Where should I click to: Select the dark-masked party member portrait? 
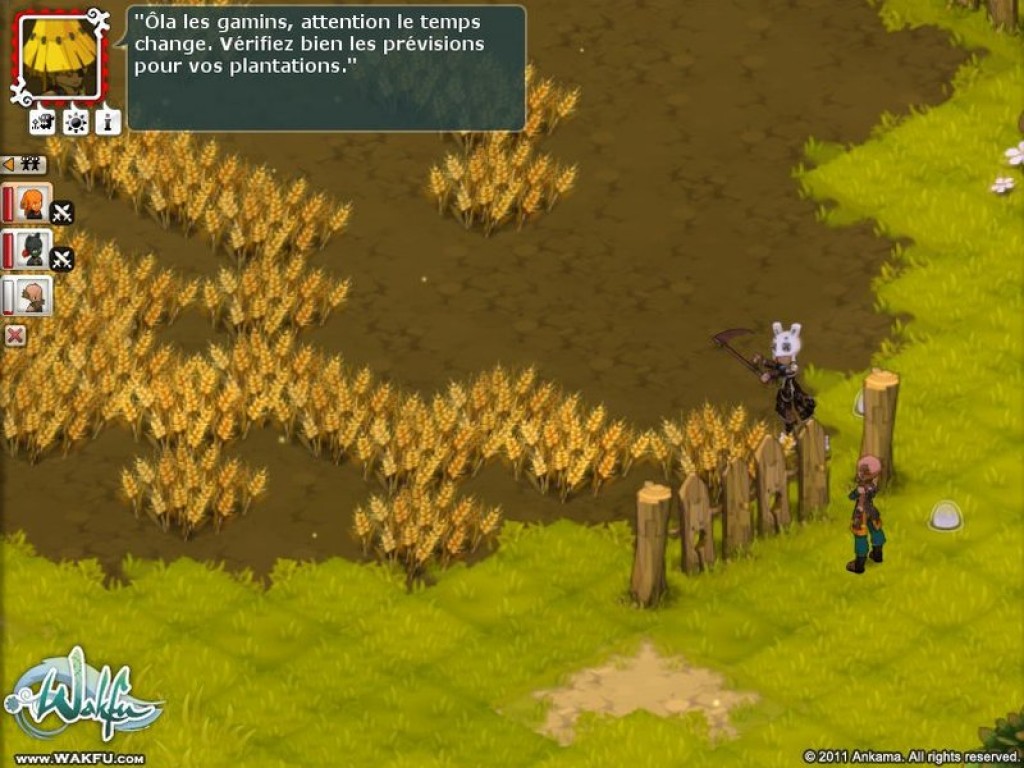tap(32, 249)
